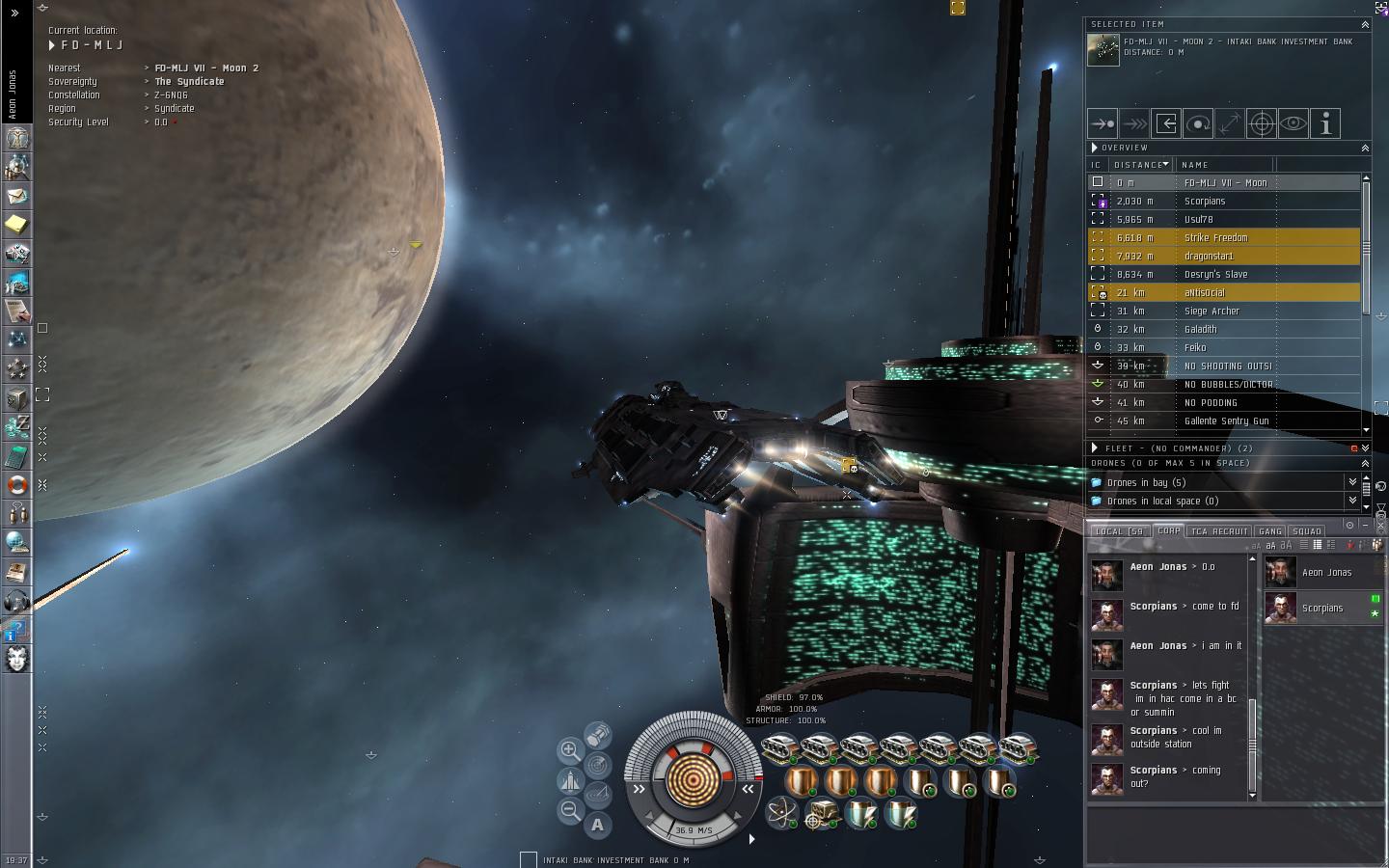Click the Approach button in Selected Item
Image resolution: width=1389 pixels, height=868 pixels.
(x=1103, y=123)
